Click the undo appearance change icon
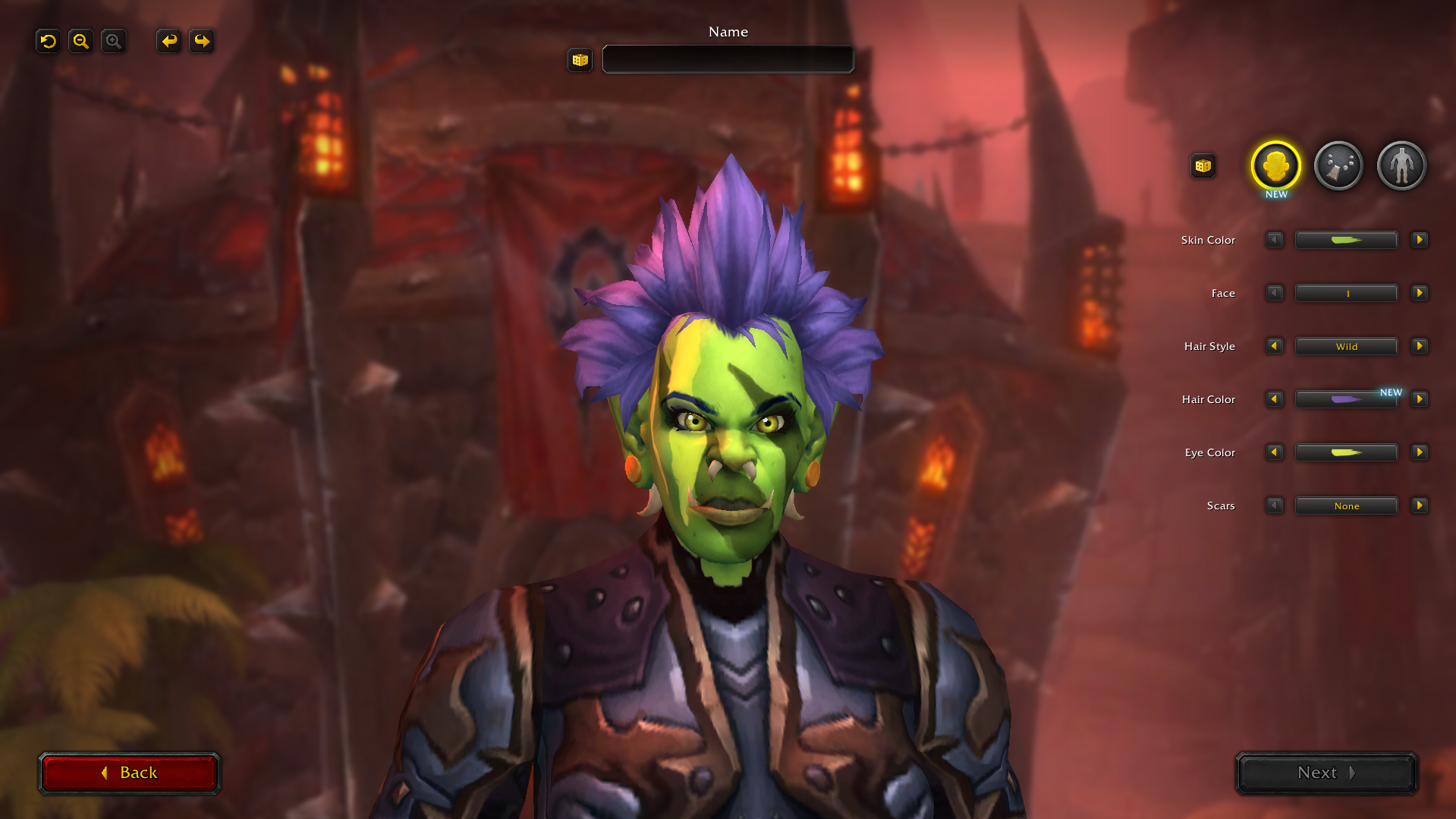The height and width of the screenshot is (819, 1456). [x=48, y=41]
